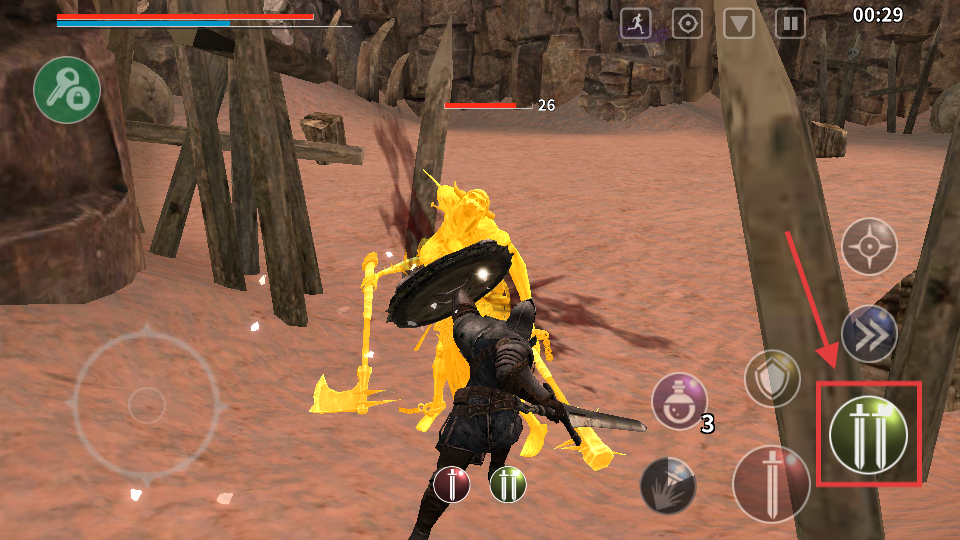Raise the shield with the block button
The width and height of the screenshot is (960, 540).
click(x=772, y=379)
